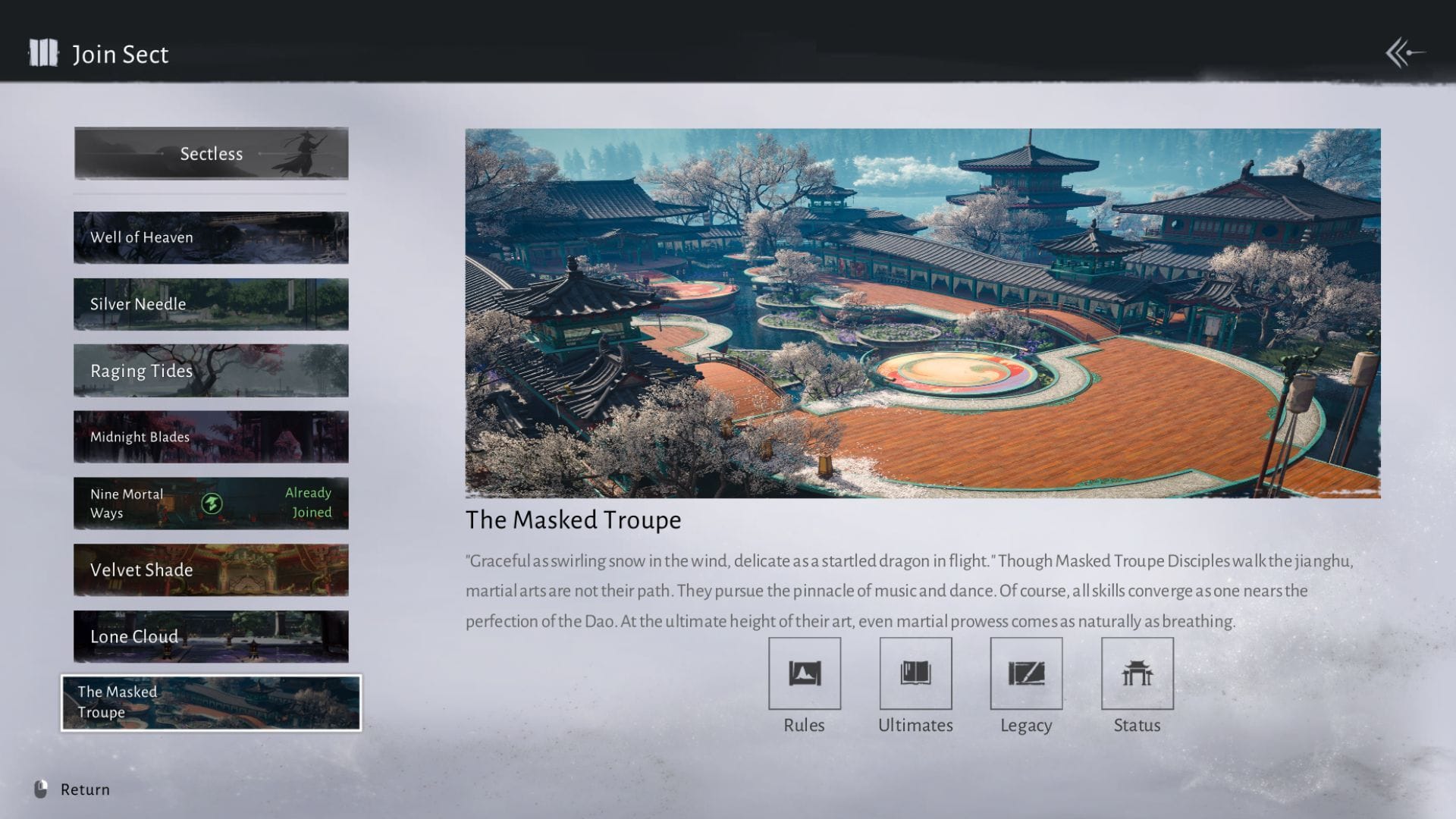Click the Join Sect header icon
The width and height of the screenshot is (1456, 819).
pos(43,54)
